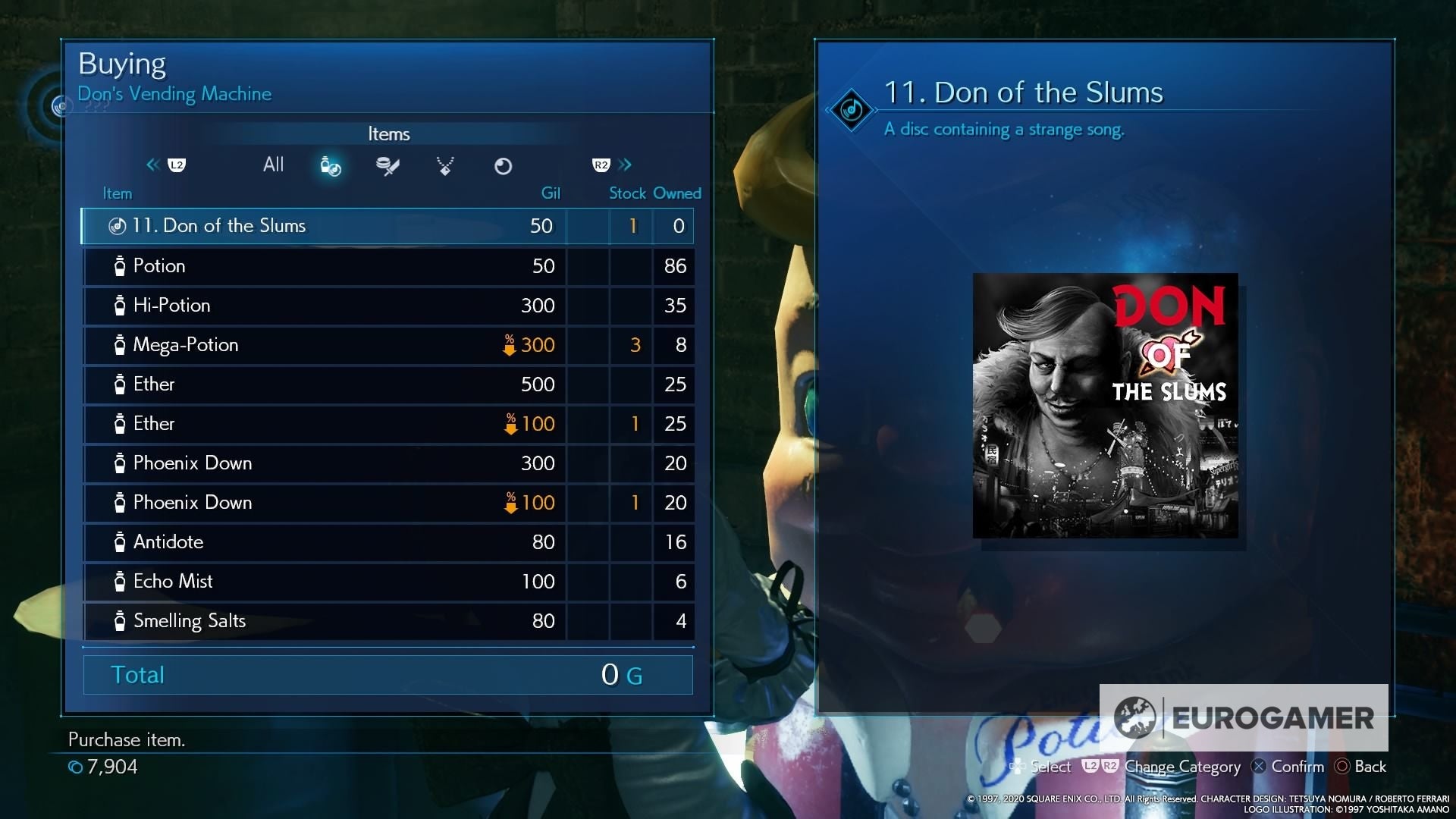View the Don of the Slums album cover

tap(1105, 406)
